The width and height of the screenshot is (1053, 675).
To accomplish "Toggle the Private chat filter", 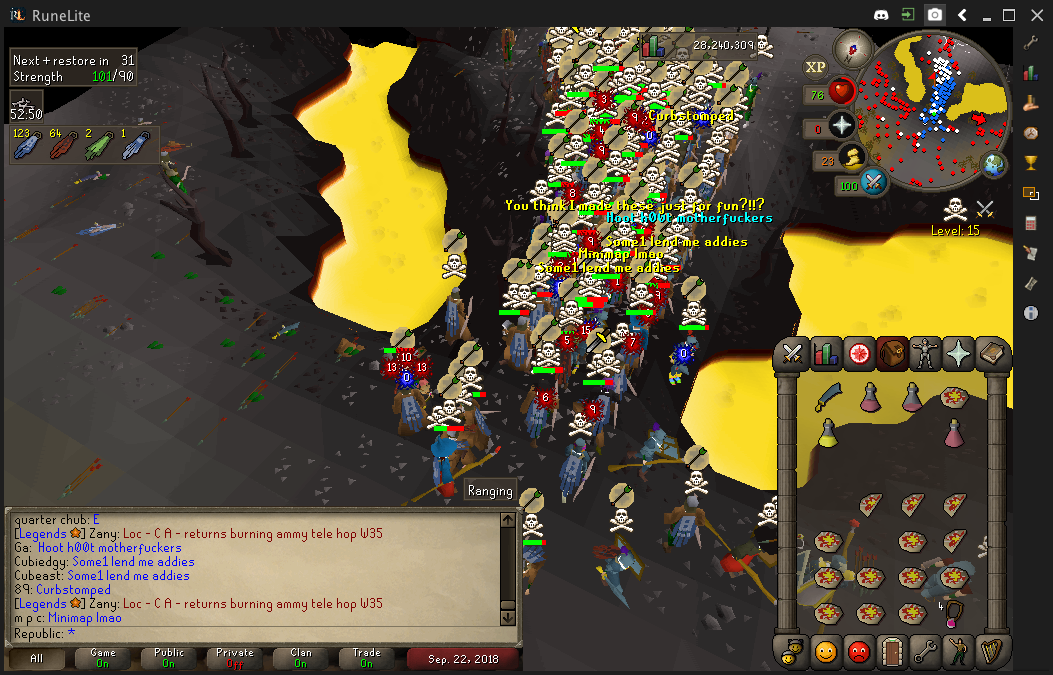I will pyautogui.click(x=235, y=658).
